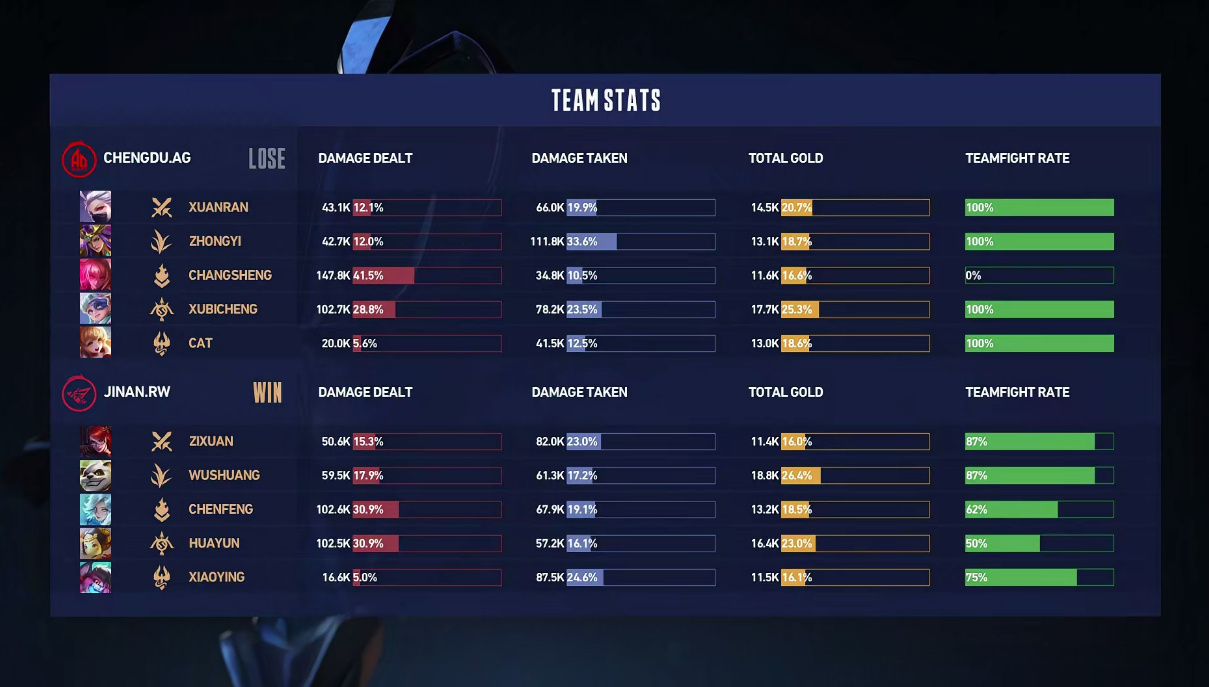Click the Chengdu.AG team logo

point(80,159)
